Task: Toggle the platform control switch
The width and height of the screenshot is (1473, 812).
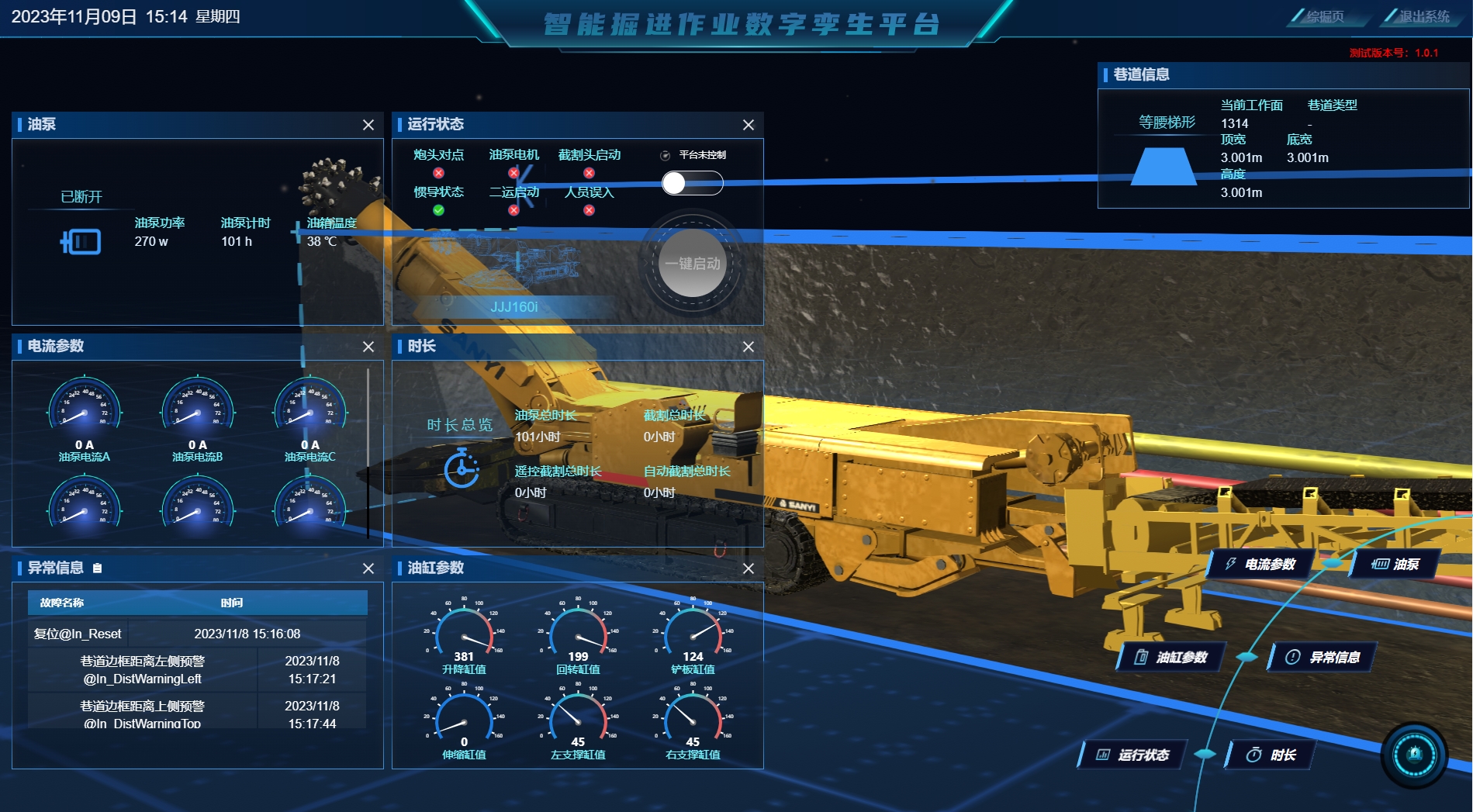Action: click(692, 183)
